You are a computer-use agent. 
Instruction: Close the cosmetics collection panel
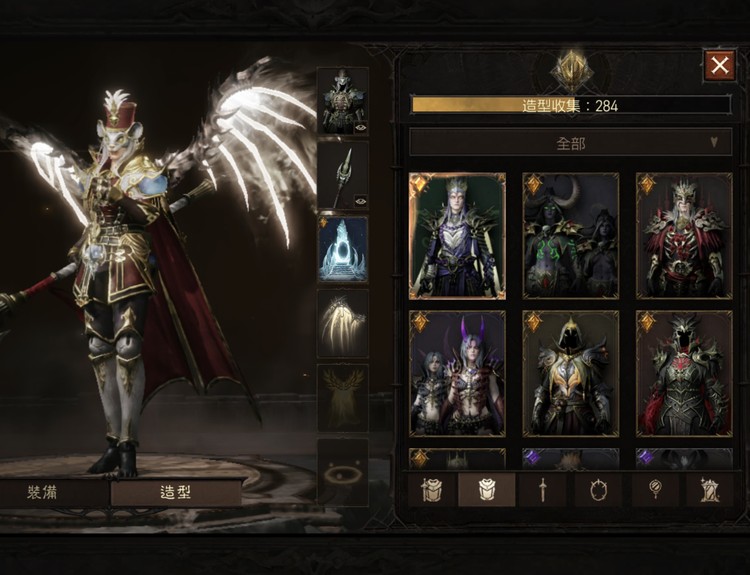point(719,66)
